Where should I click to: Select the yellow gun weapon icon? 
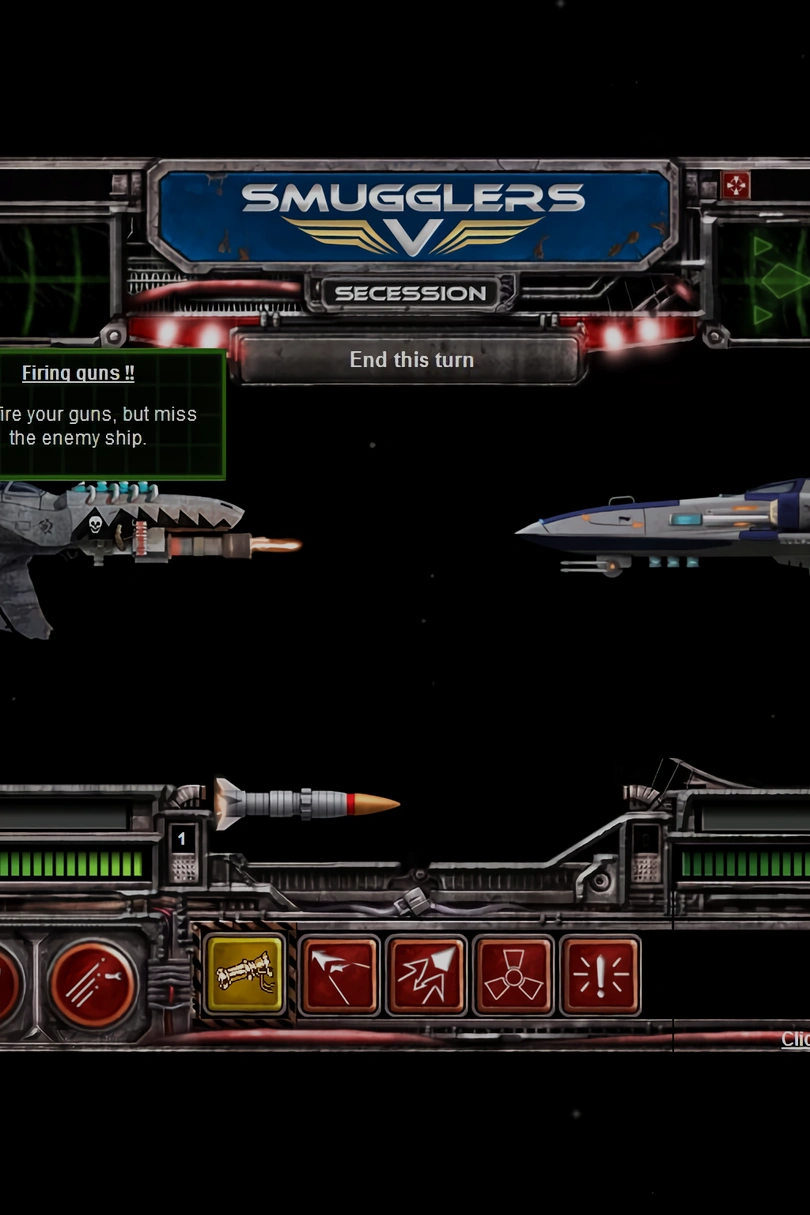coord(245,975)
